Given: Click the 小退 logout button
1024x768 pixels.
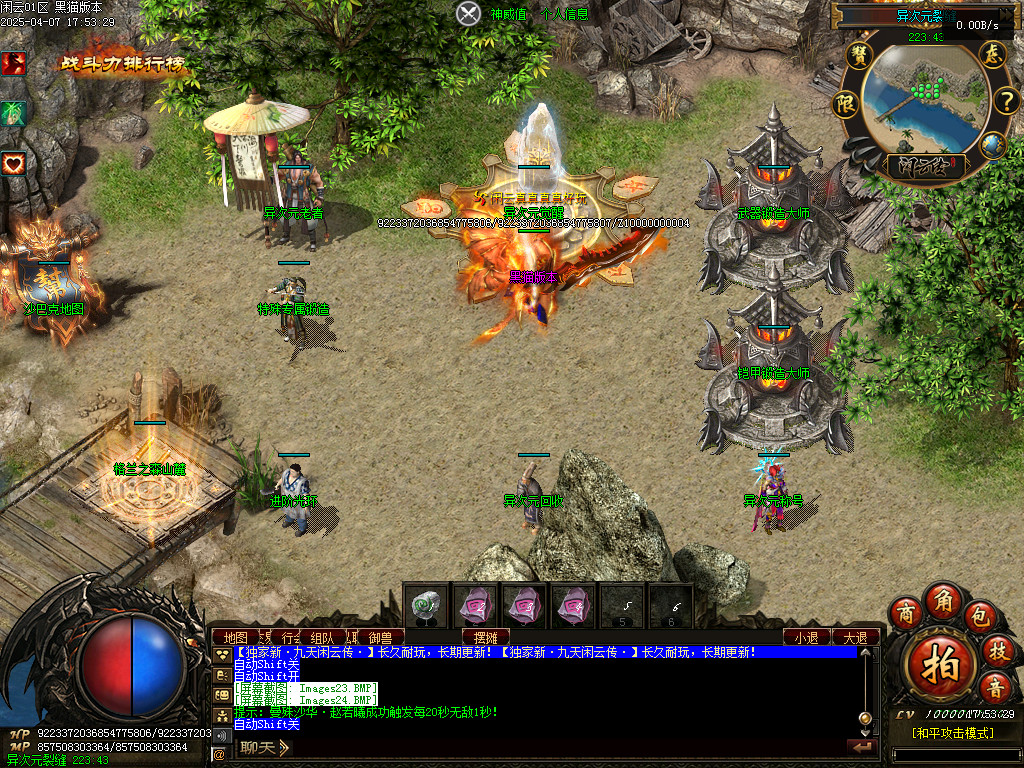Looking at the screenshot, I should (x=806, y=637).
